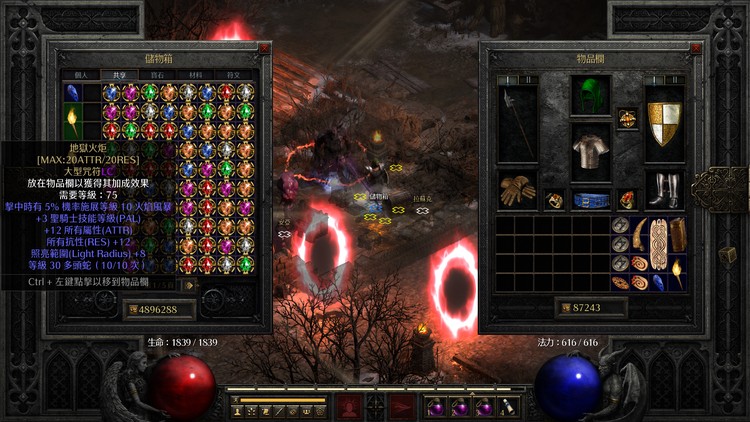This screenshot has height=422, width=750.
Task: Open the 寶石 stash tab
Action: coord(155,74)
